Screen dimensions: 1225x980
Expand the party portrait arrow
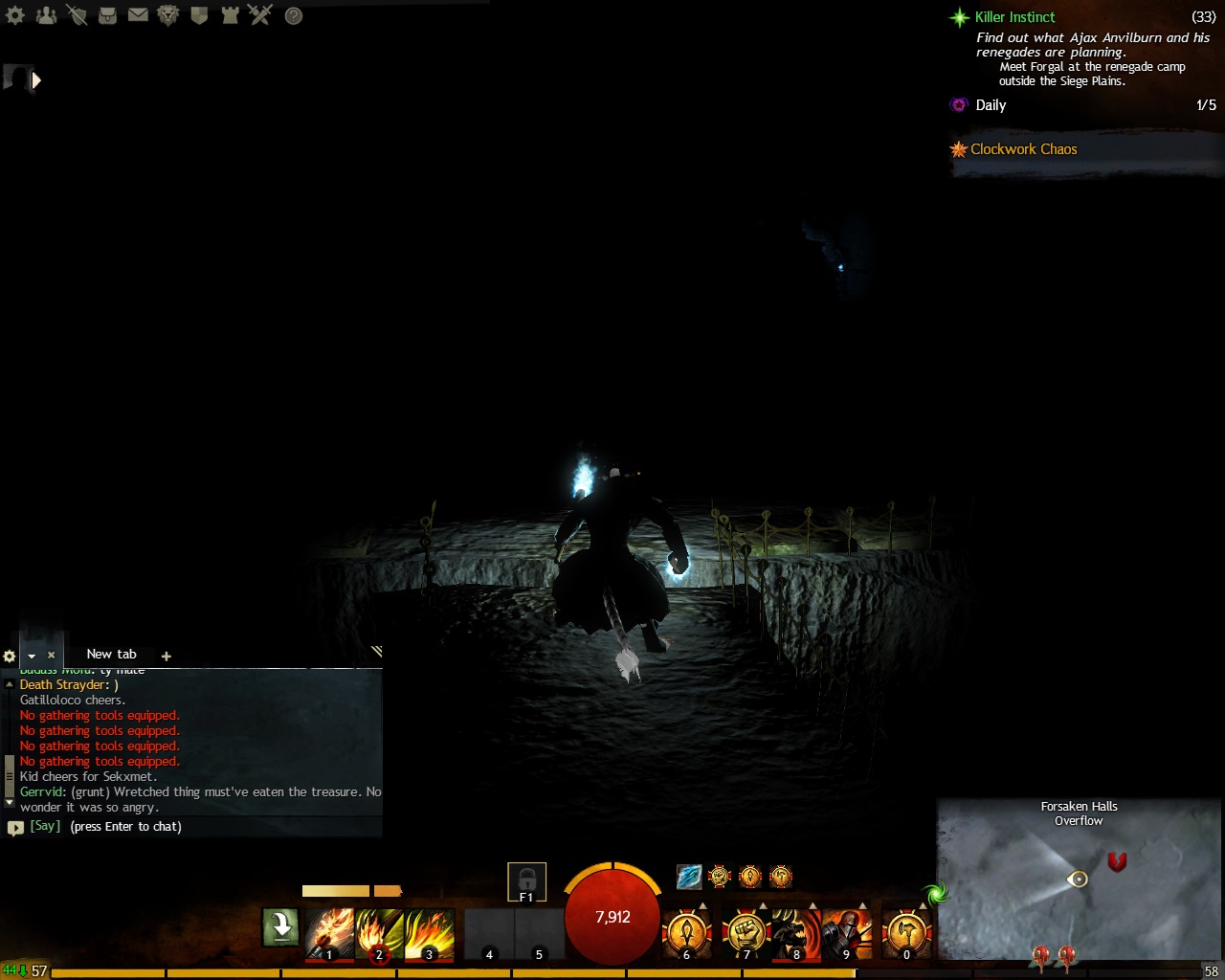(36, 80)
